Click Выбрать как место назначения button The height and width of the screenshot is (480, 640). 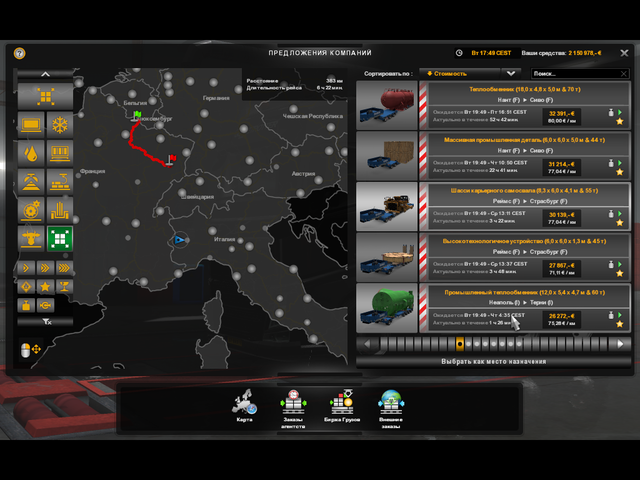coord(493,361)
